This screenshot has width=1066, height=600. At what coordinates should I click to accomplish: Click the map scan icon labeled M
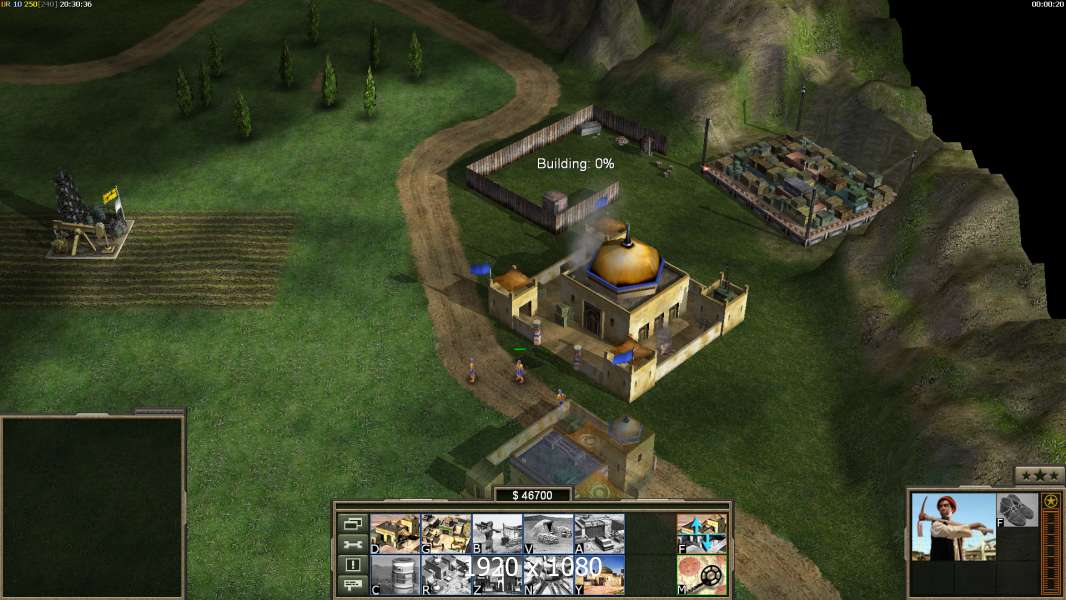pos(701,575)
